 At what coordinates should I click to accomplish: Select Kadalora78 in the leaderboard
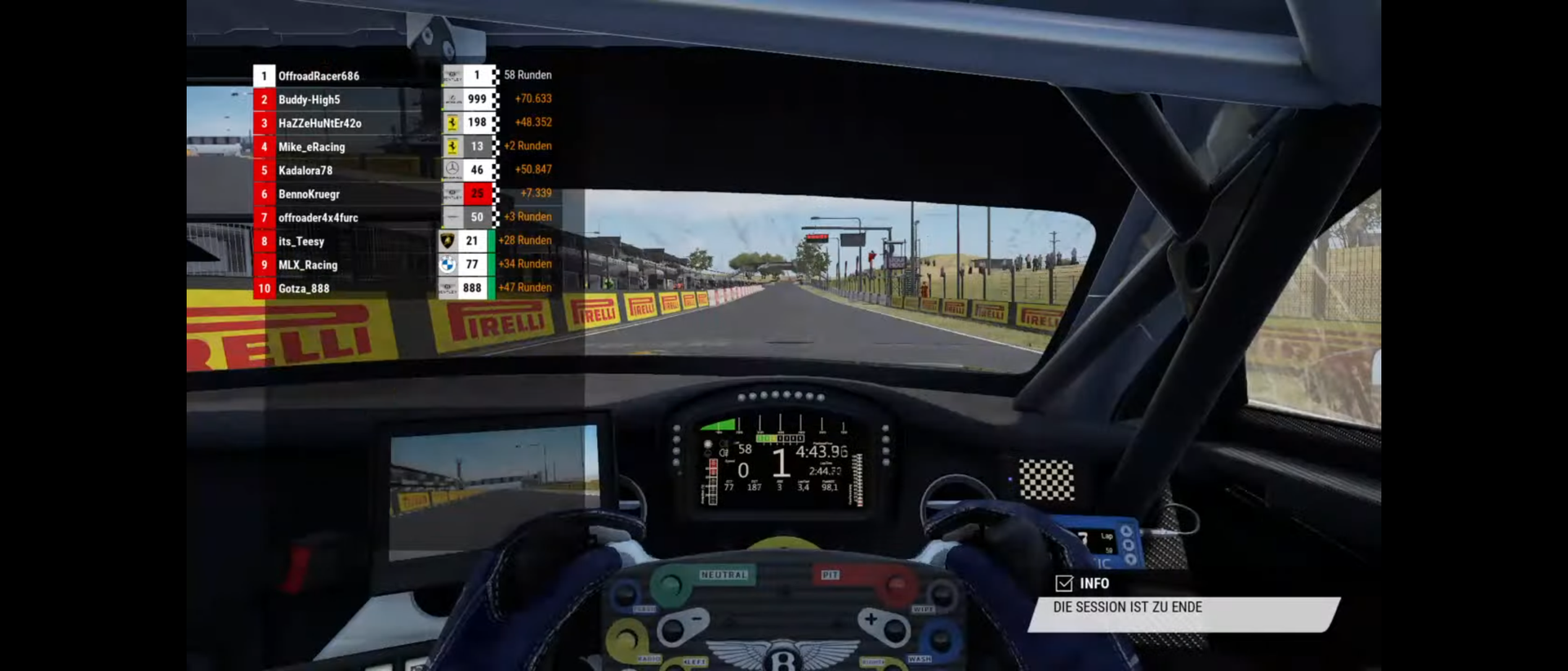tap(305, 171)
